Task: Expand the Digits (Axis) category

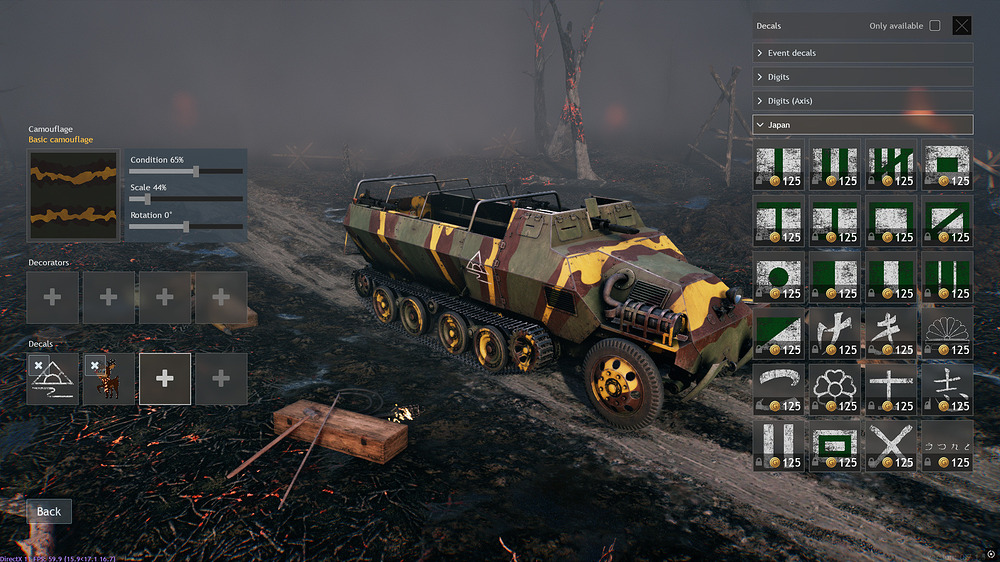Action: 862,101
